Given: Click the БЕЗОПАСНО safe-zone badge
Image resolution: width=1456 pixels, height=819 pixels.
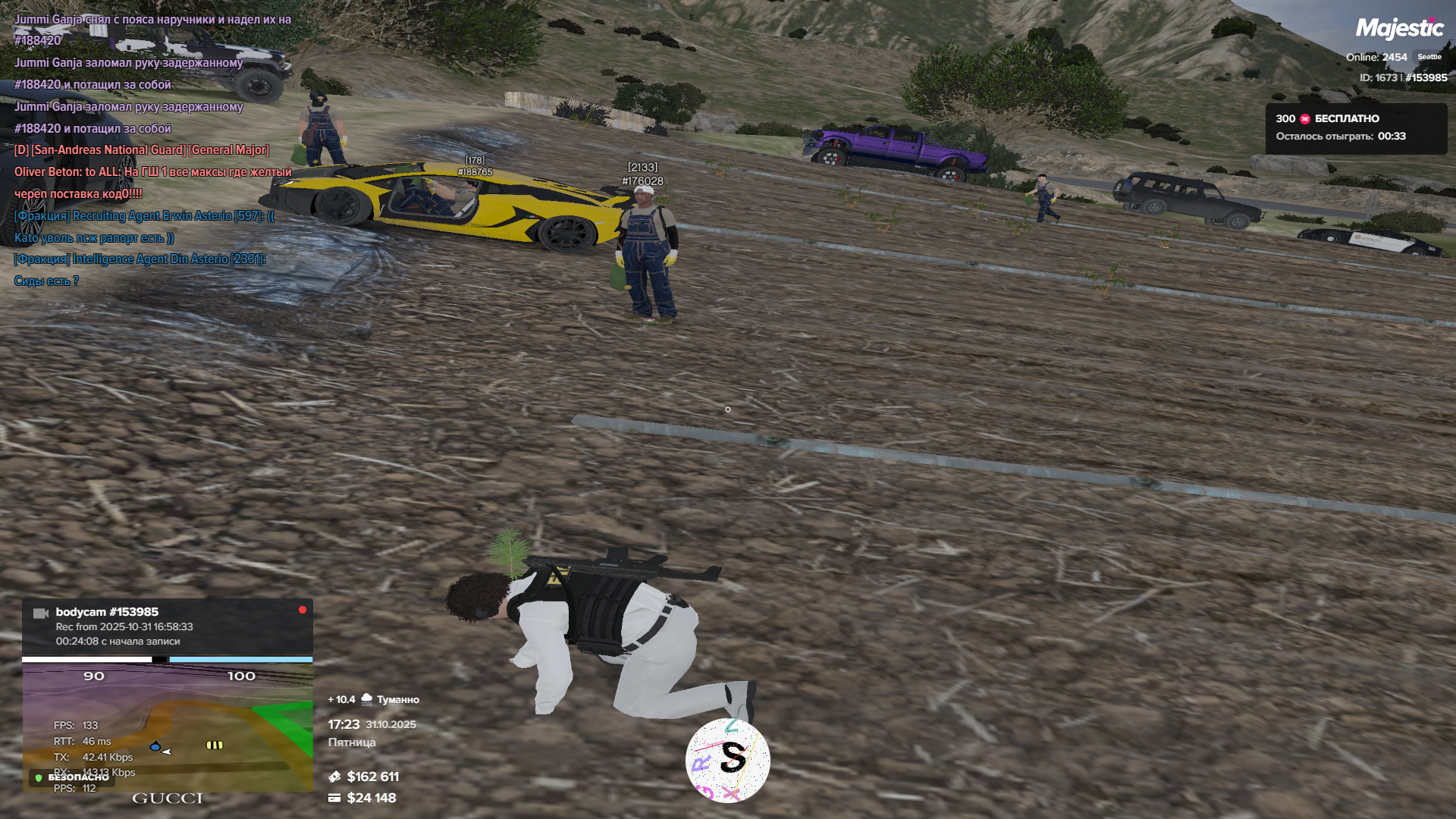Looking at the screenshot, I should (x=73, y=777).
